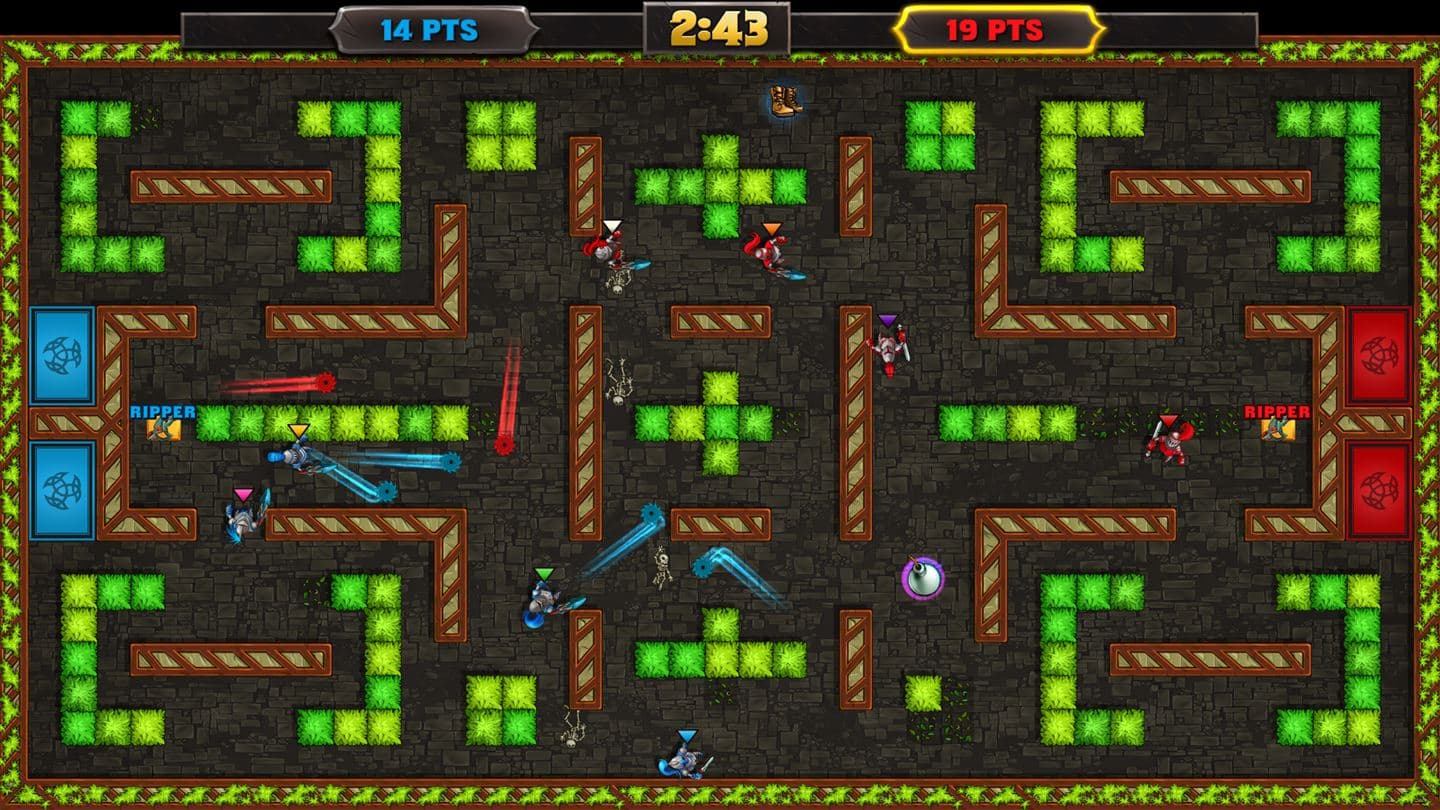Select the bottom-left blue saw blade spawner panel
1440x810 pixels.
click(x=60, y=490)
